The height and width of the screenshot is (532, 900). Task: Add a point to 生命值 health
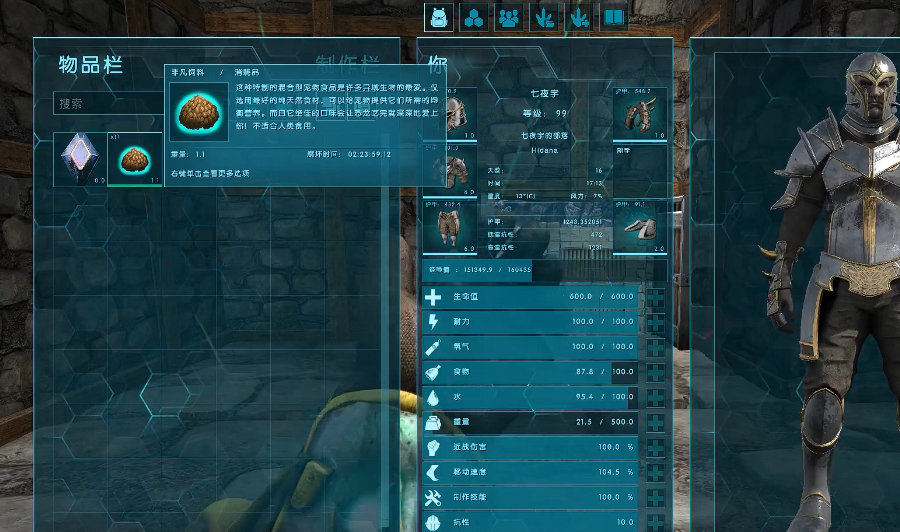(x=655, y=298)
